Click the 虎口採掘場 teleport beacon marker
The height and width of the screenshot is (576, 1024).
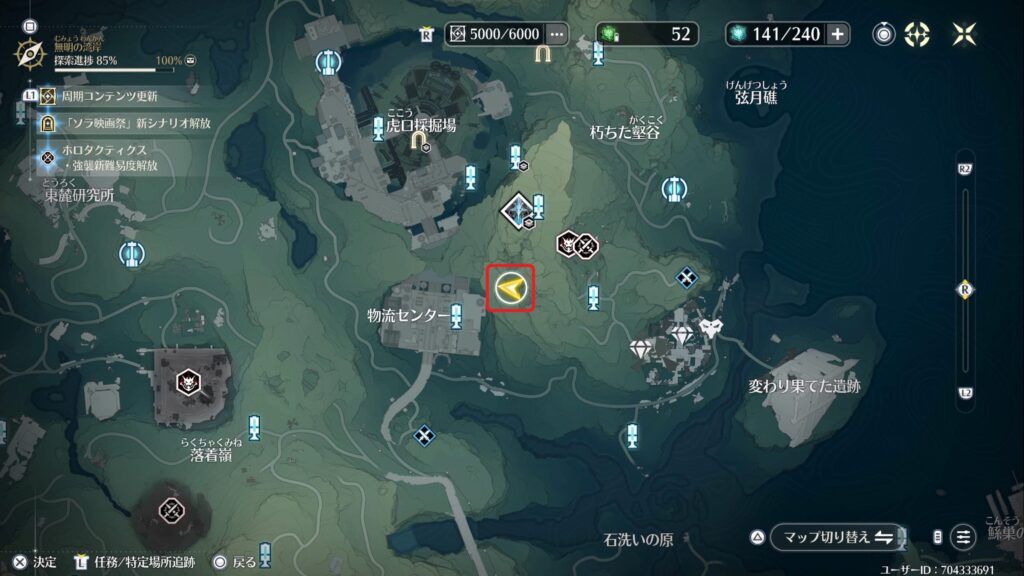click(x=378, y=128)
